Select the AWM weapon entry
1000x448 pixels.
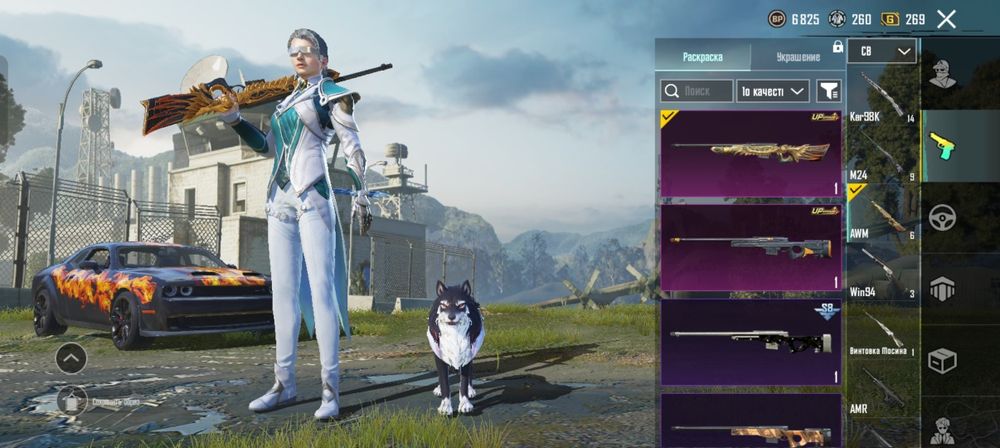pos(881,213)
